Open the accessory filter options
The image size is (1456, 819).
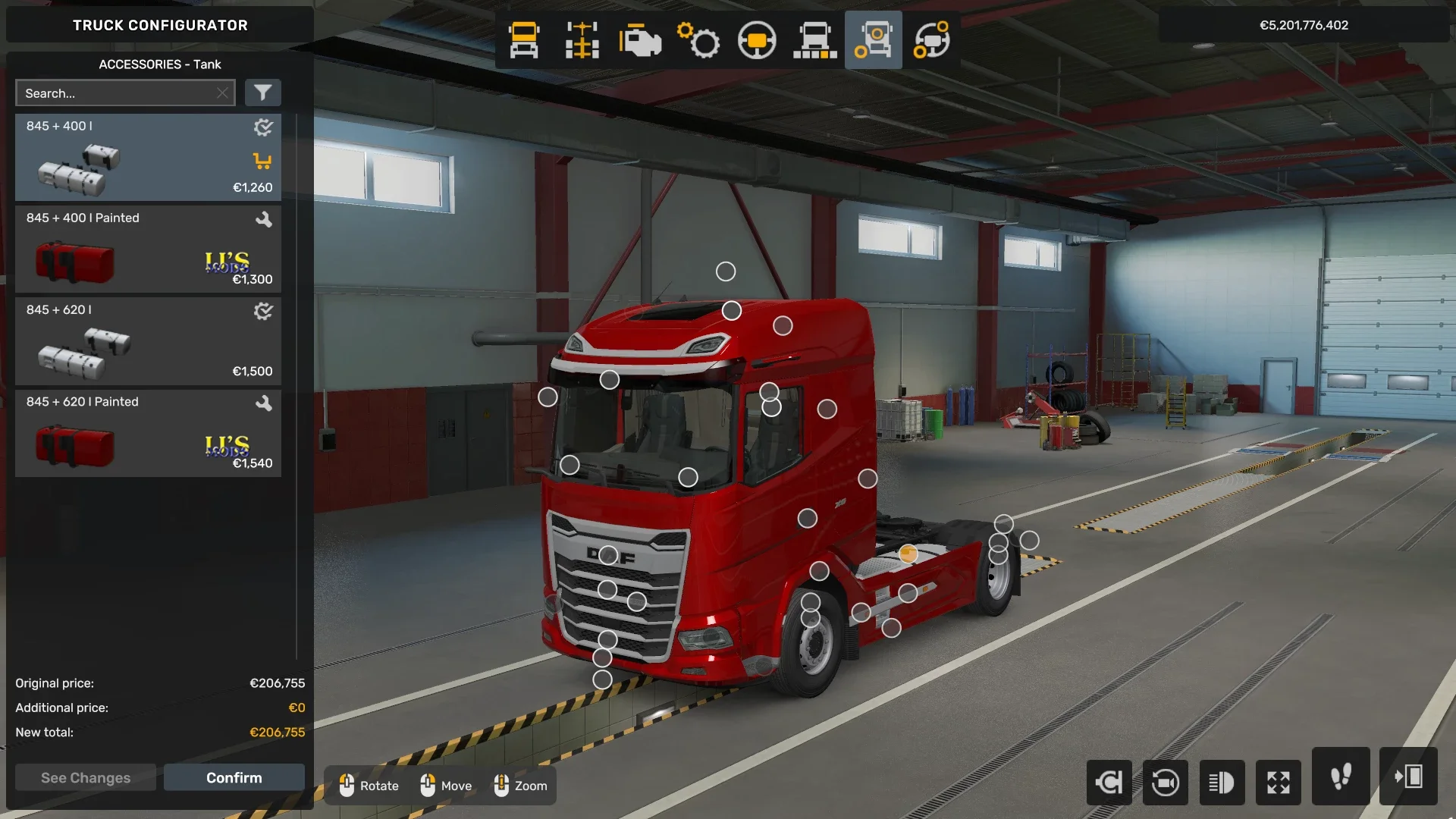click(263, 93)
